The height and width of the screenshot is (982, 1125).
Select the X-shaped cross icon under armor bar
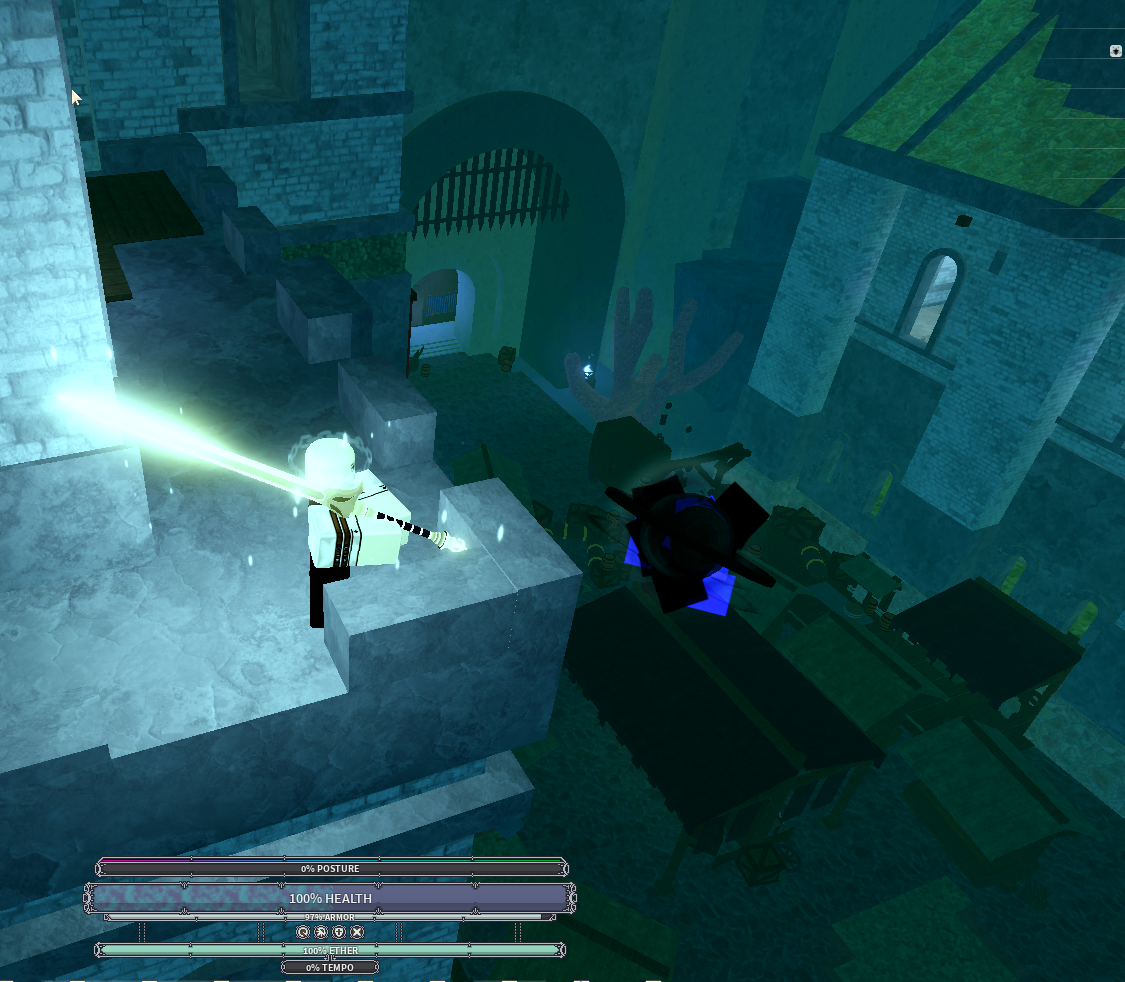click(x=357, y=932)
